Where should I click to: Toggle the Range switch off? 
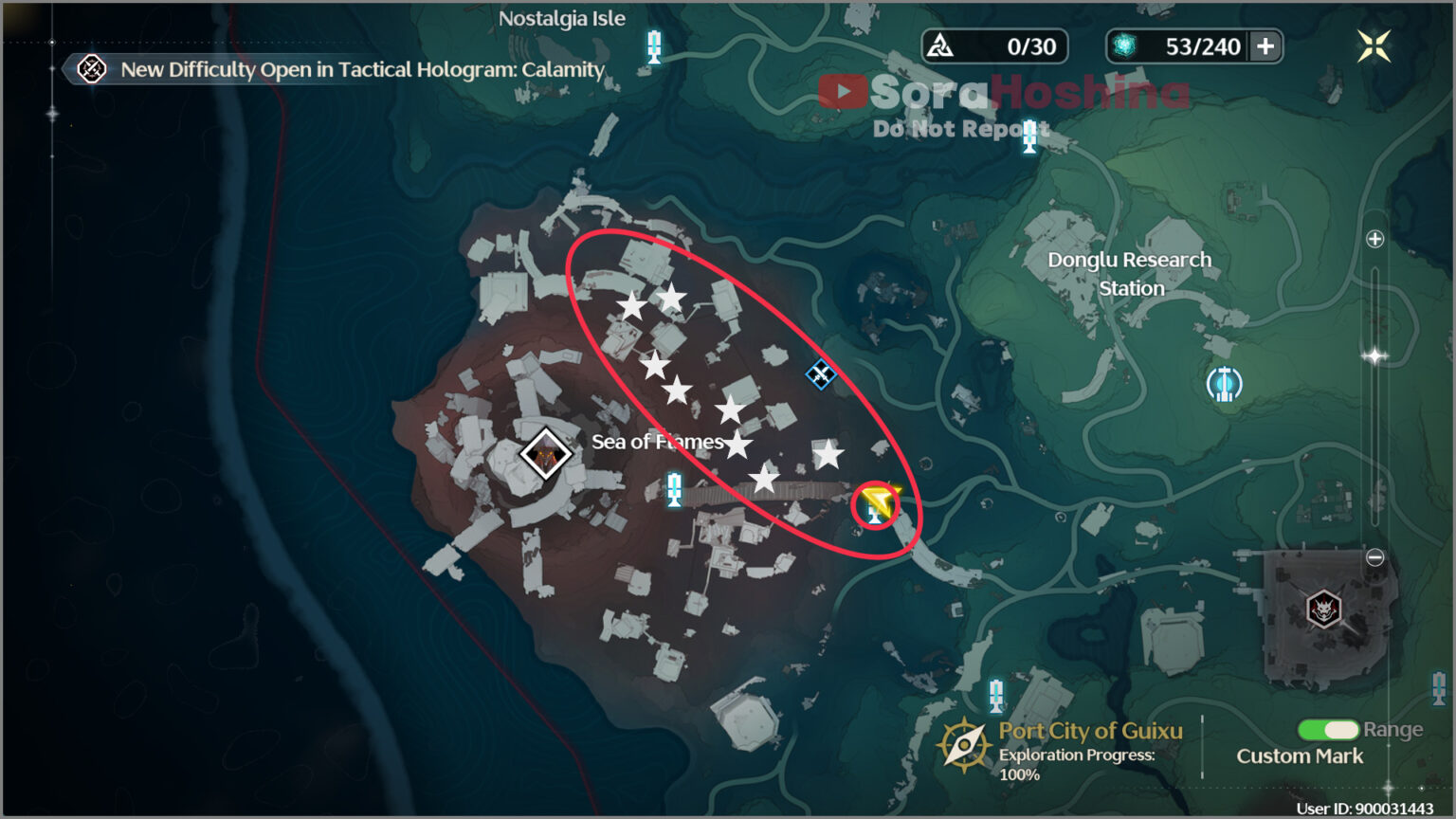(x=1330, y=730)
